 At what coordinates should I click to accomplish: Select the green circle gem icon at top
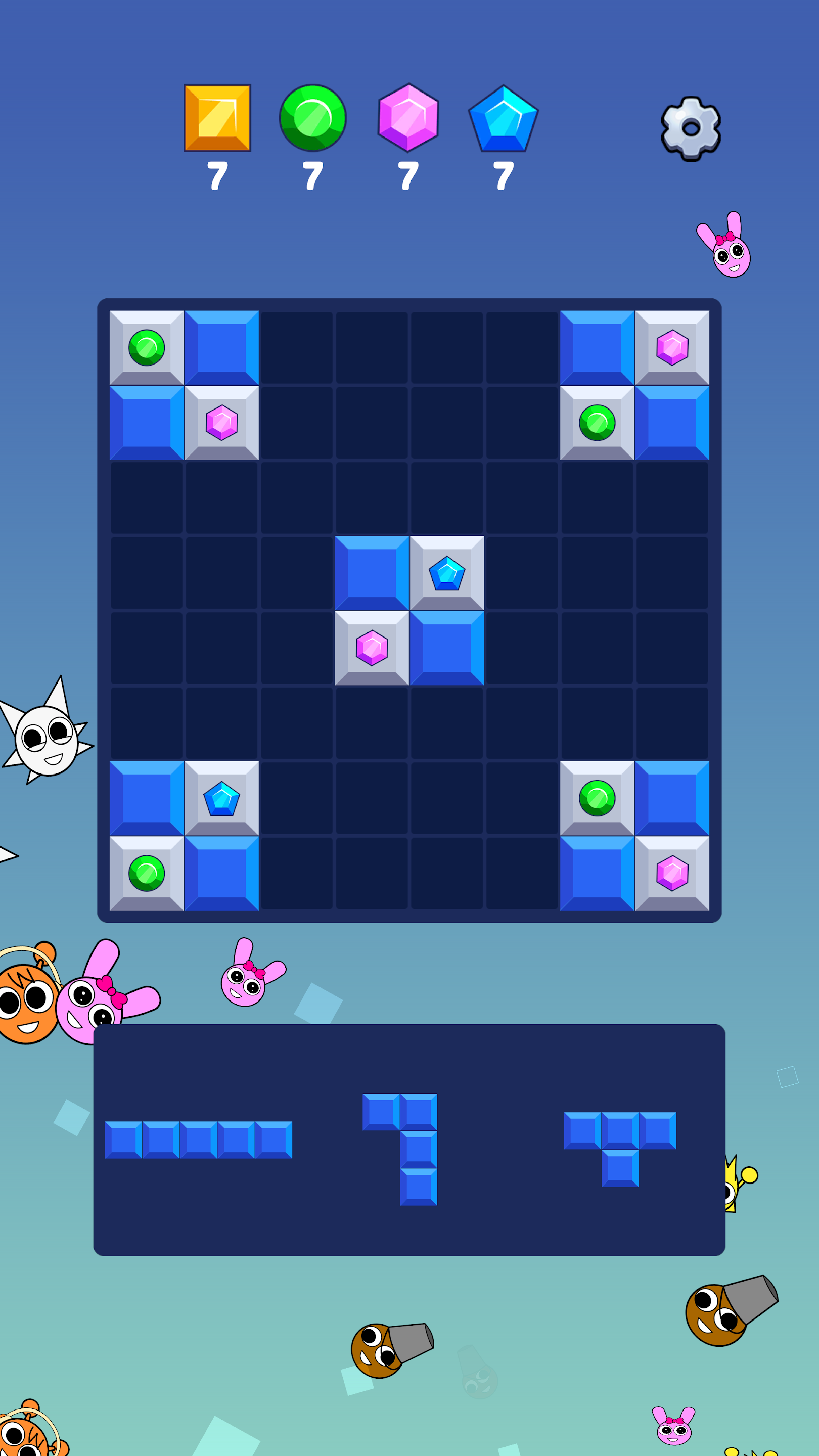(x=312, y=119)
